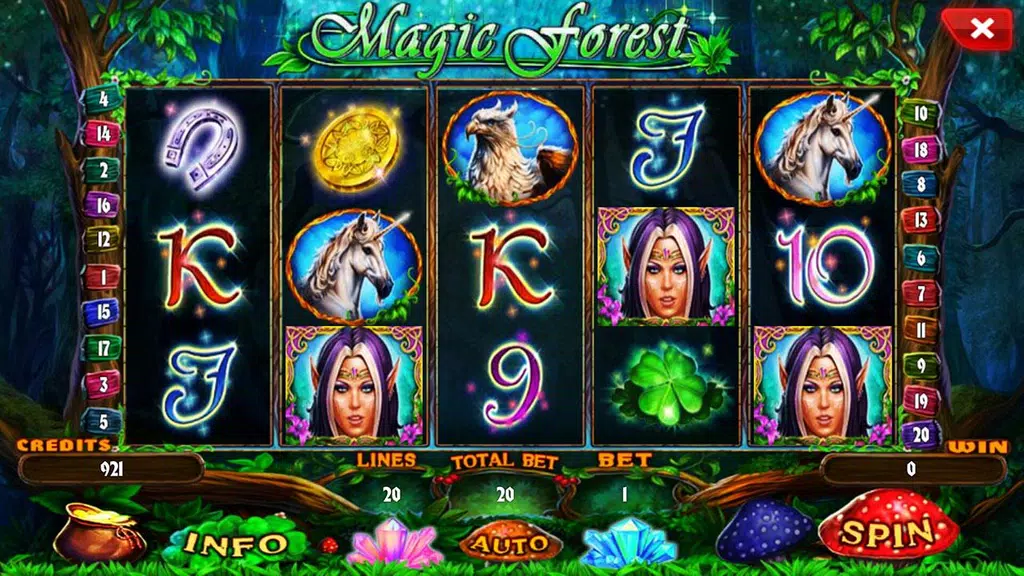
Task: Choose payline tag number 20
Action: click(920, 434)
